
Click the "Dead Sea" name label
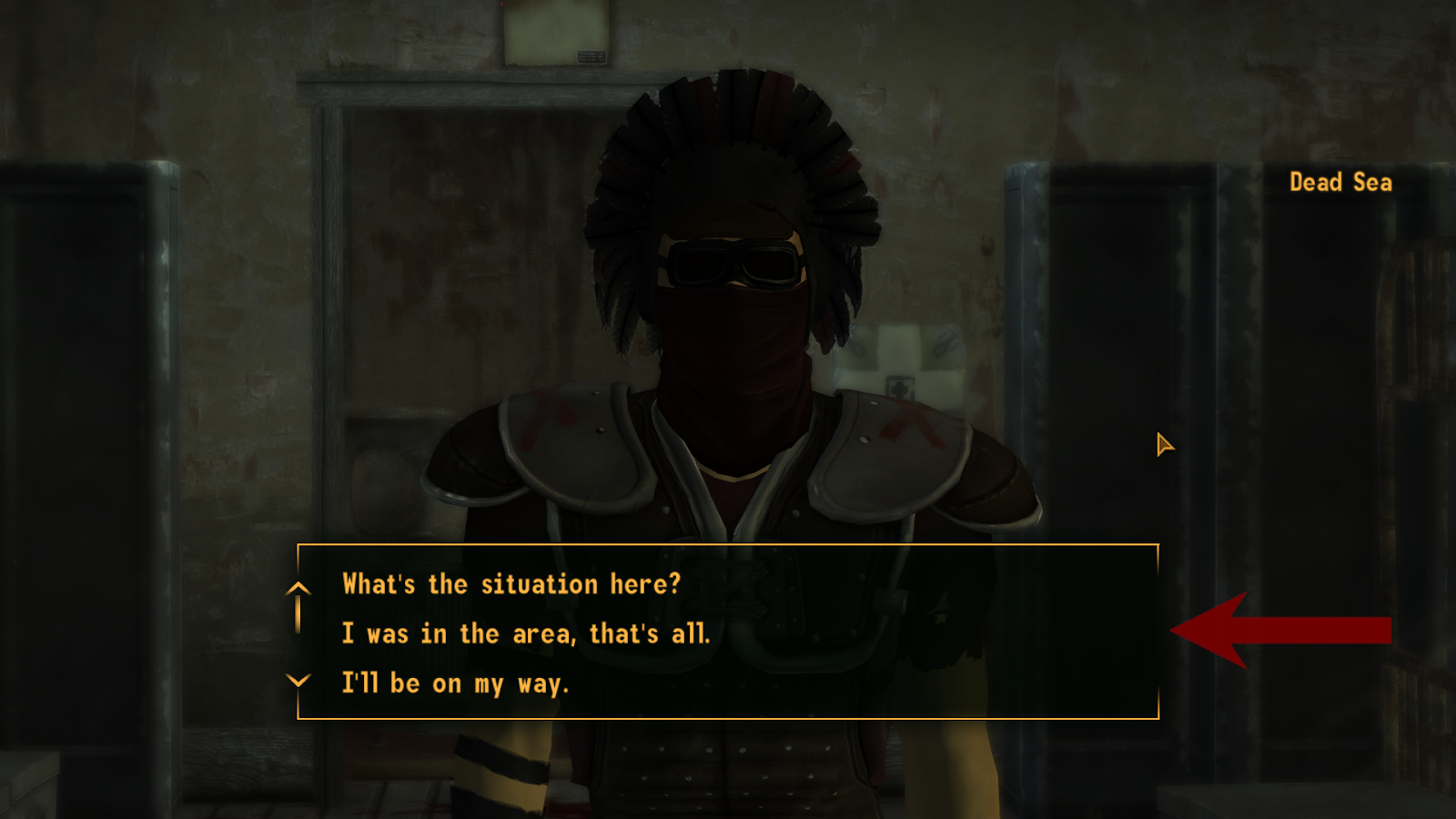click(1340, 183)
